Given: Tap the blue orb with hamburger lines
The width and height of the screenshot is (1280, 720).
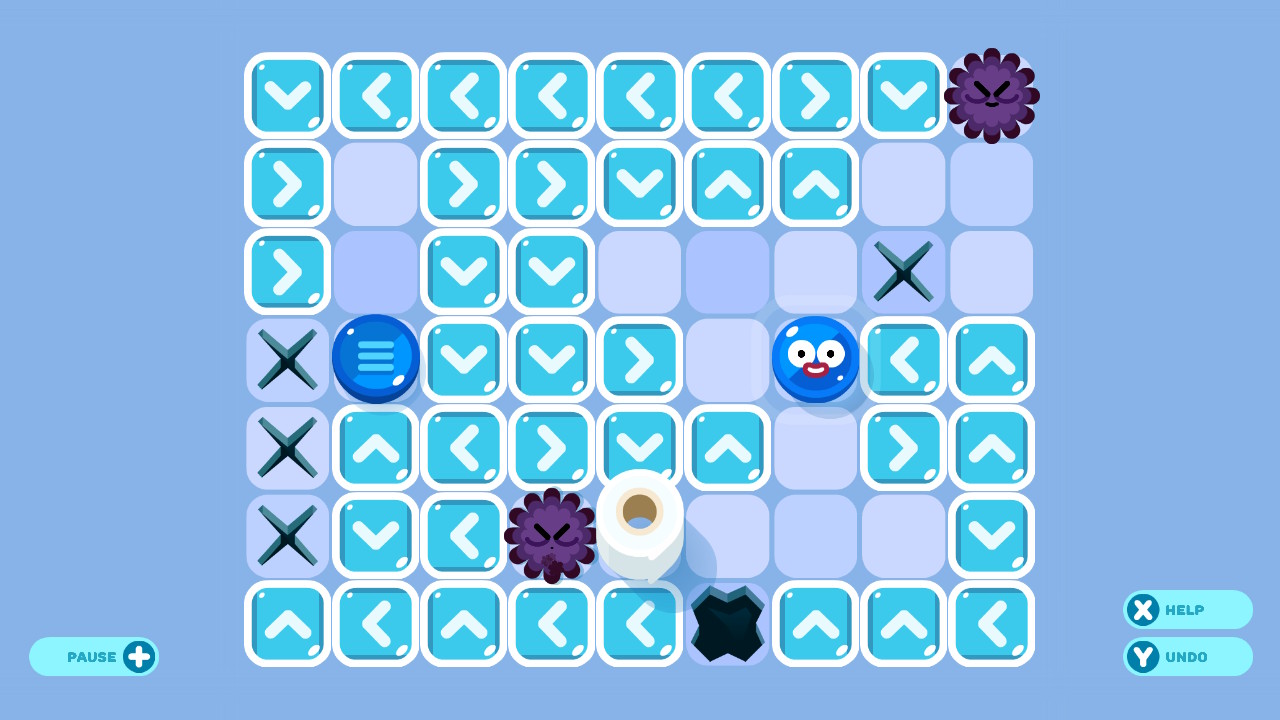Looking at the screenshot, I should click(376, 359).
